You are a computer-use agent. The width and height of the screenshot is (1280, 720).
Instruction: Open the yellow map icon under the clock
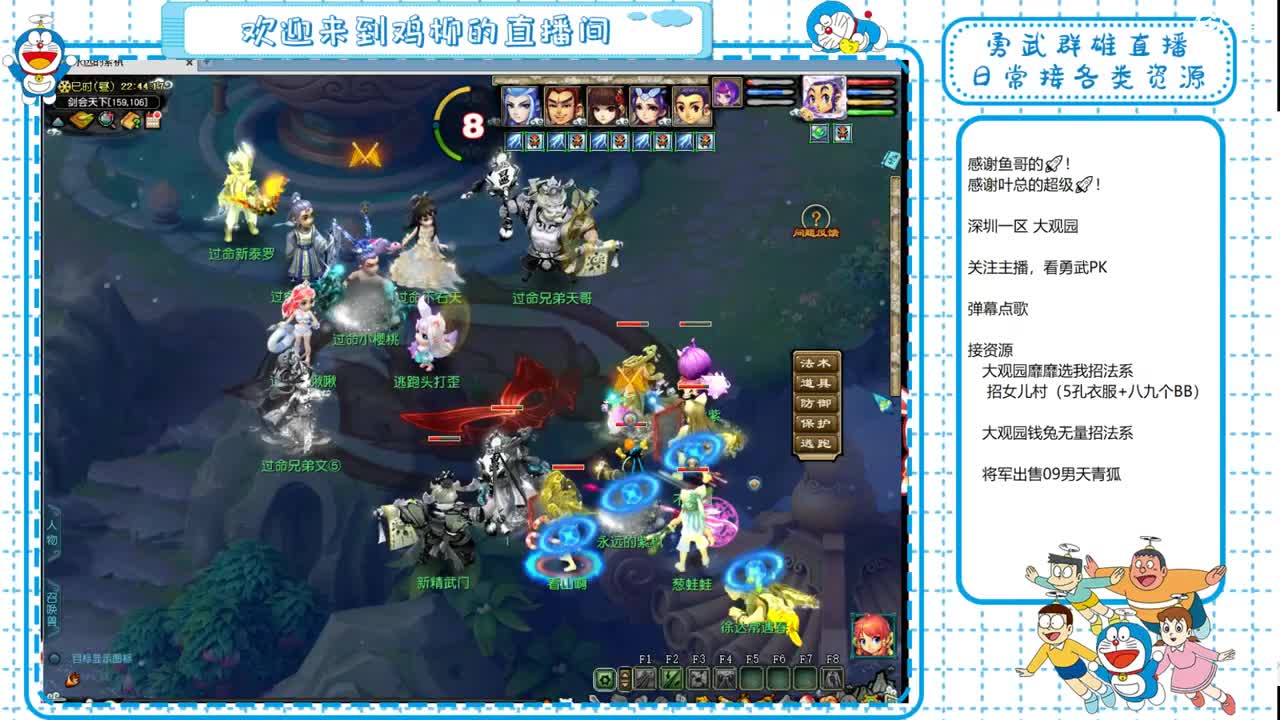click(x=81, y=119)
